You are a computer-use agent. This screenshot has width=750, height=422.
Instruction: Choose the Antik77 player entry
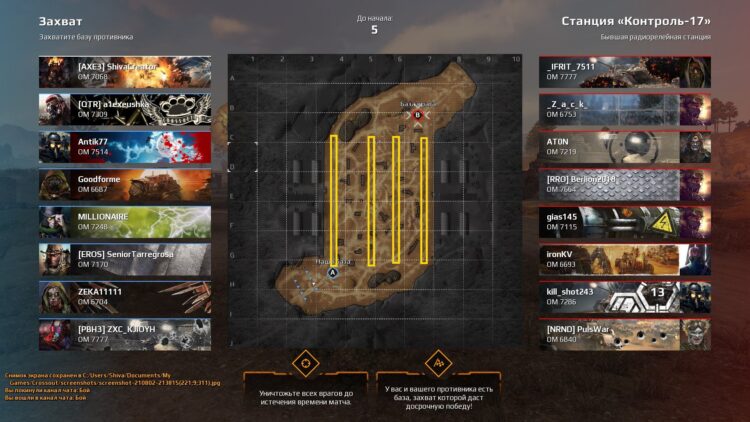point(125,147)
